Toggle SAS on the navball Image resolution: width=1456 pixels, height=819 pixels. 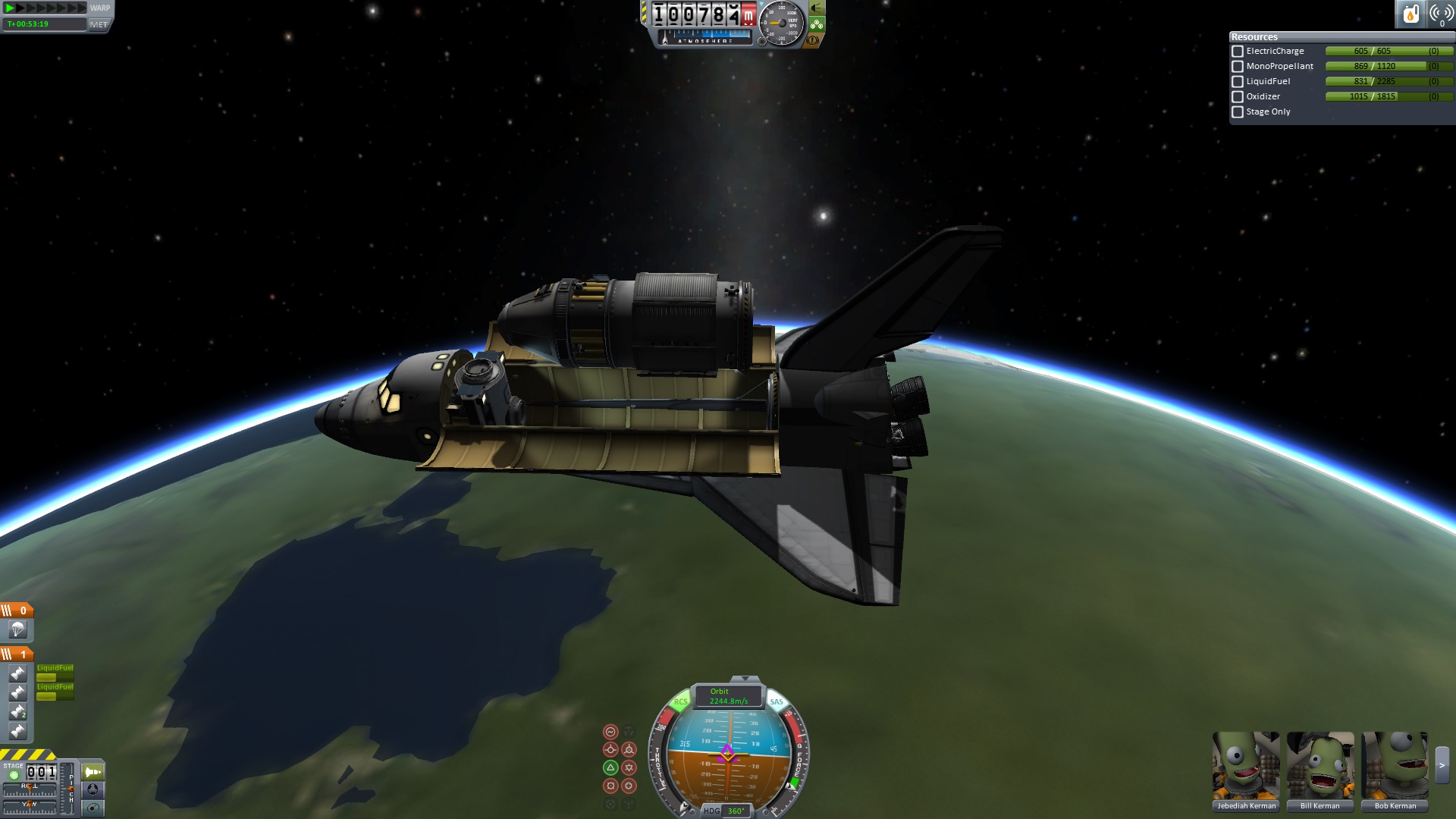[x=777, y=701]
